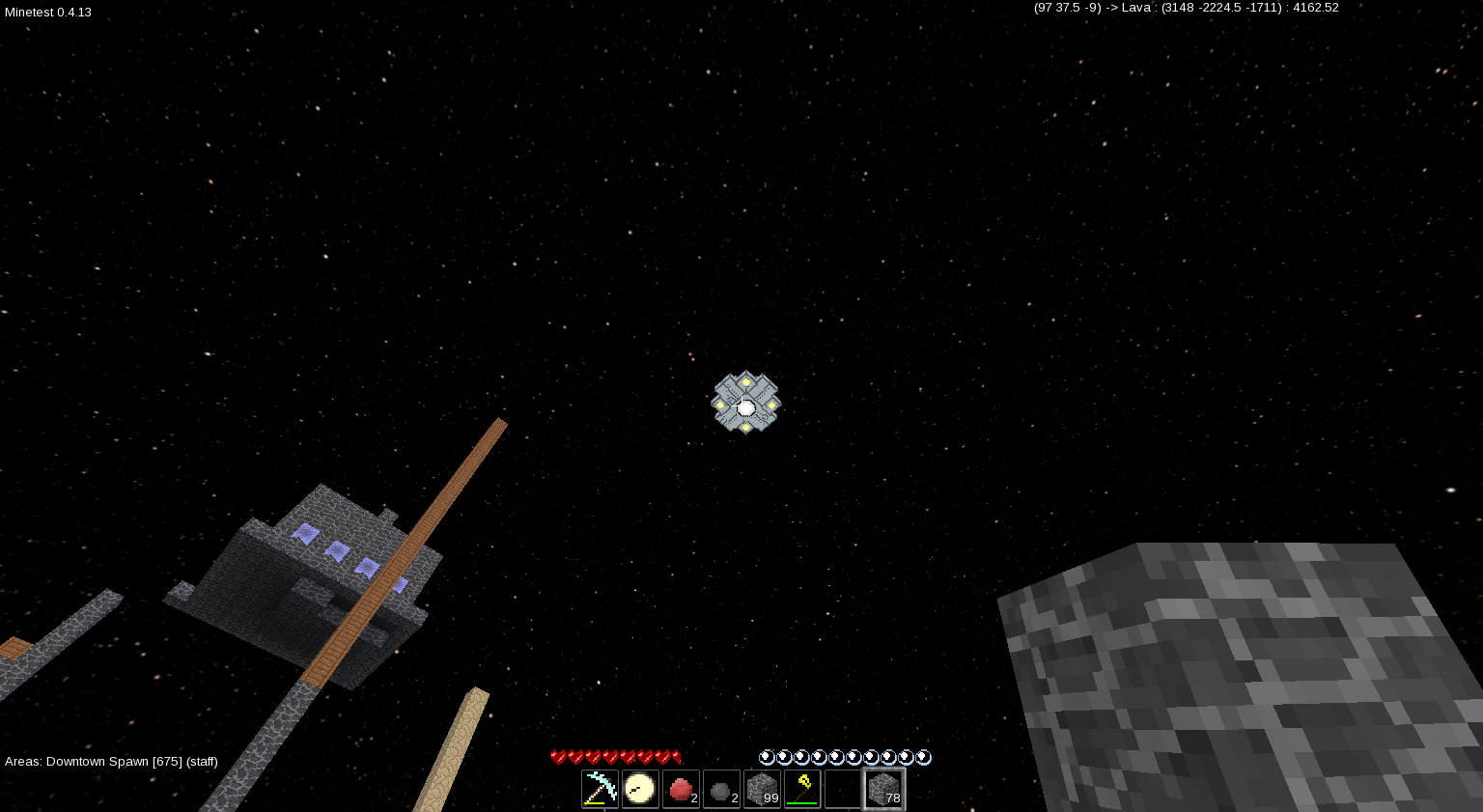The image size is (1483, 812).
Task: Click the floating light fixture at the crosshair
Action: coord(745,403)
